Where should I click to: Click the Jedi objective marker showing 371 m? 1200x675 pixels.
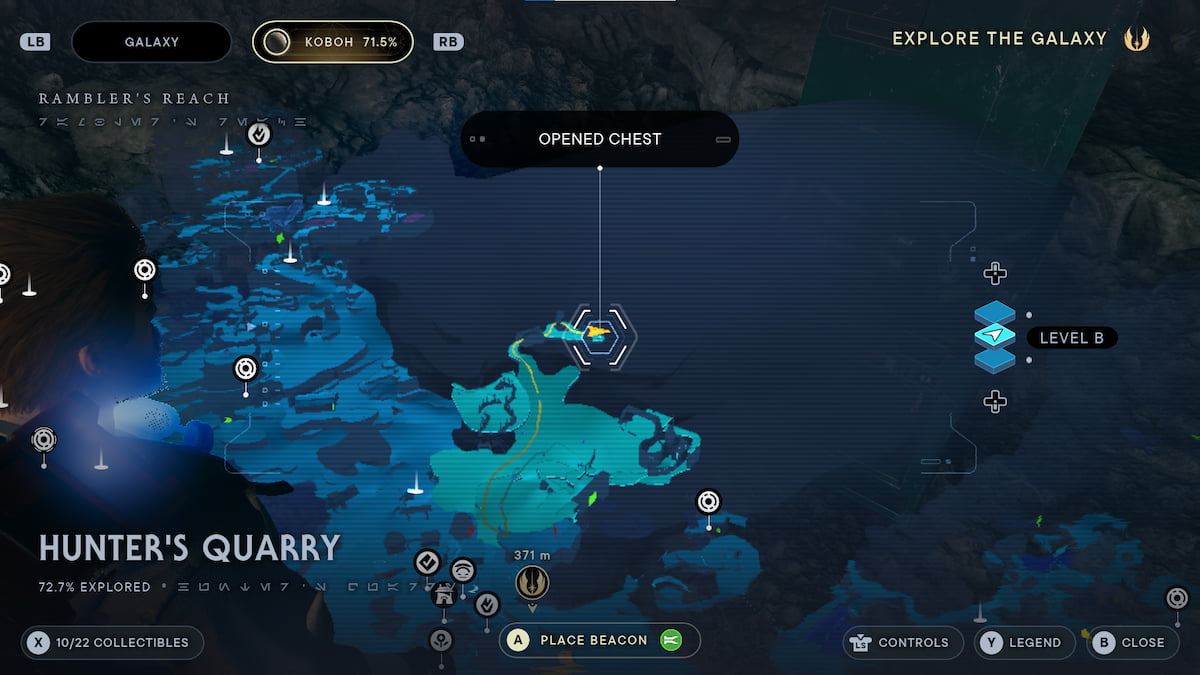tap(532, 582)
